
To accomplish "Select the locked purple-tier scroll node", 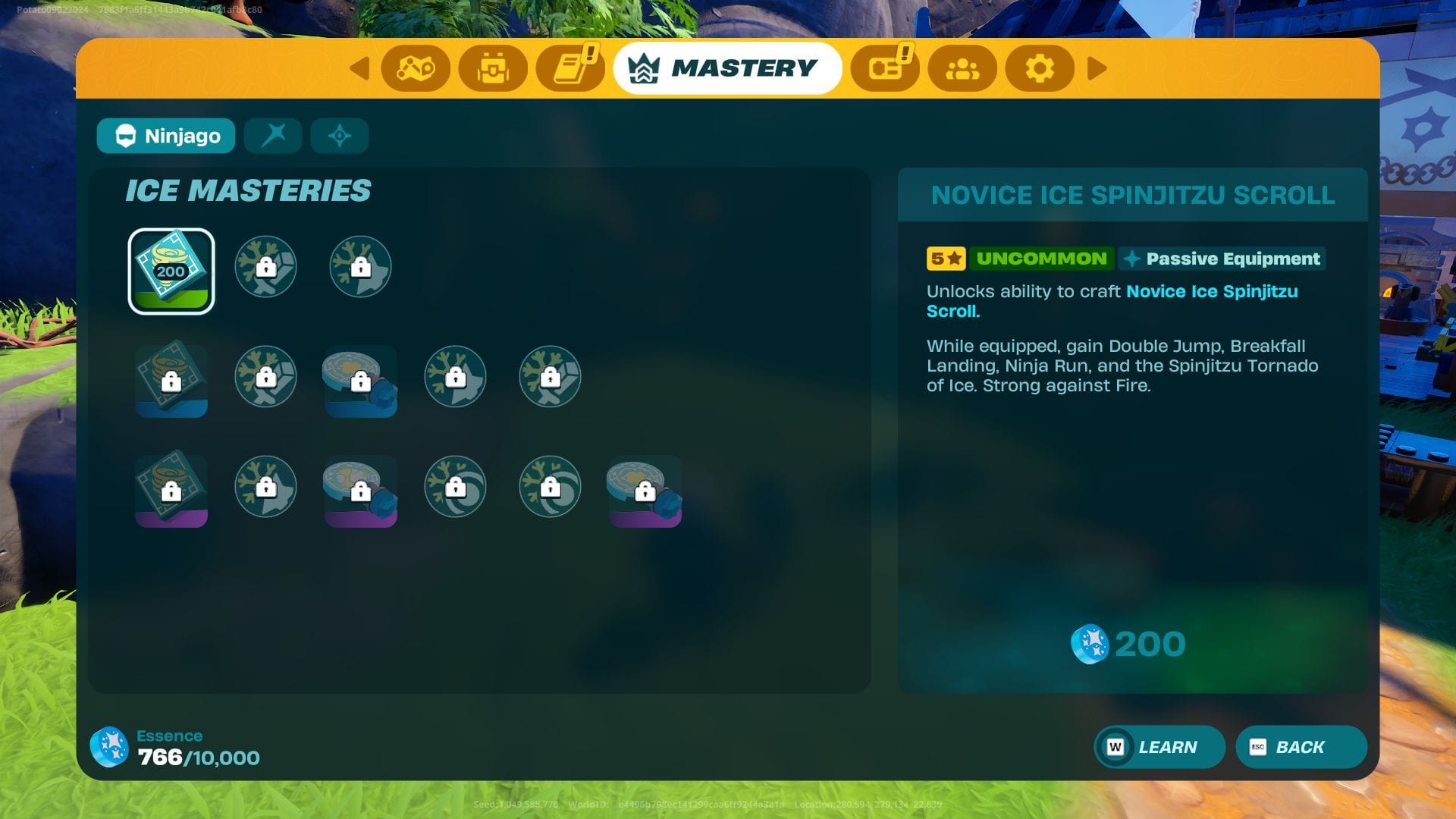I will [x=171, y=490].
